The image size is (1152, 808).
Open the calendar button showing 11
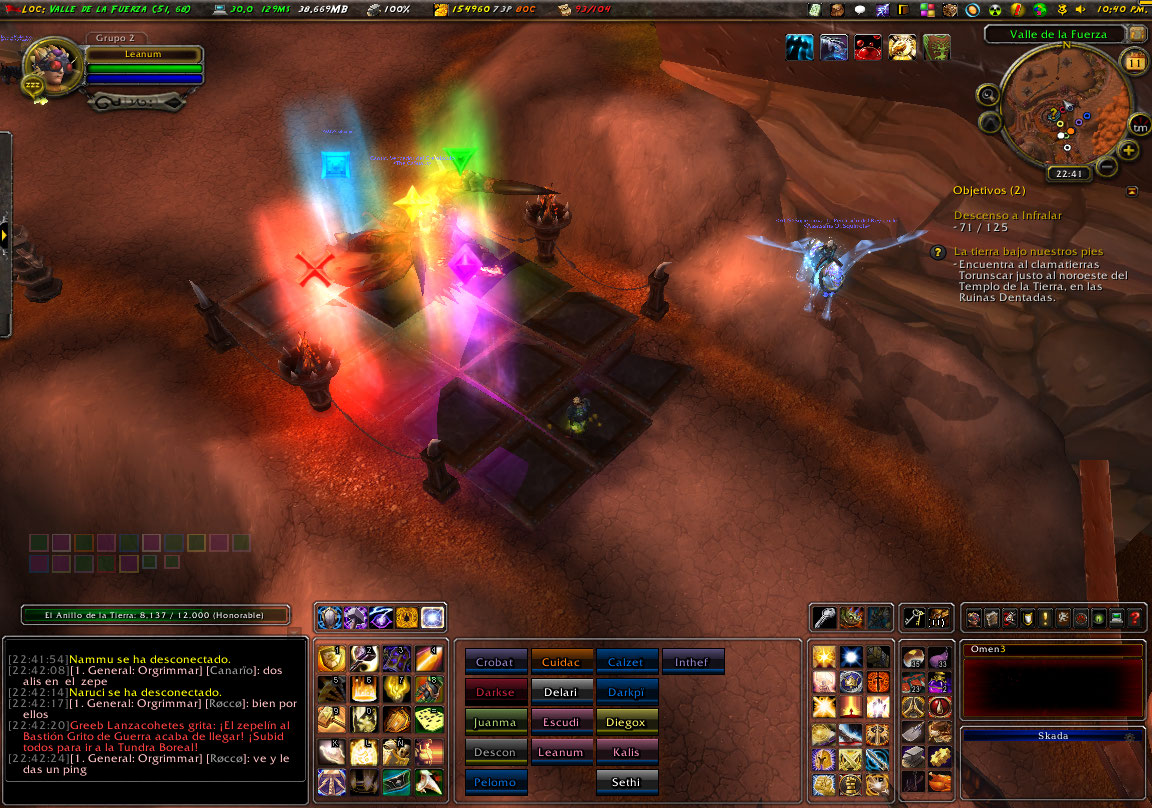tap(1136, 62)
